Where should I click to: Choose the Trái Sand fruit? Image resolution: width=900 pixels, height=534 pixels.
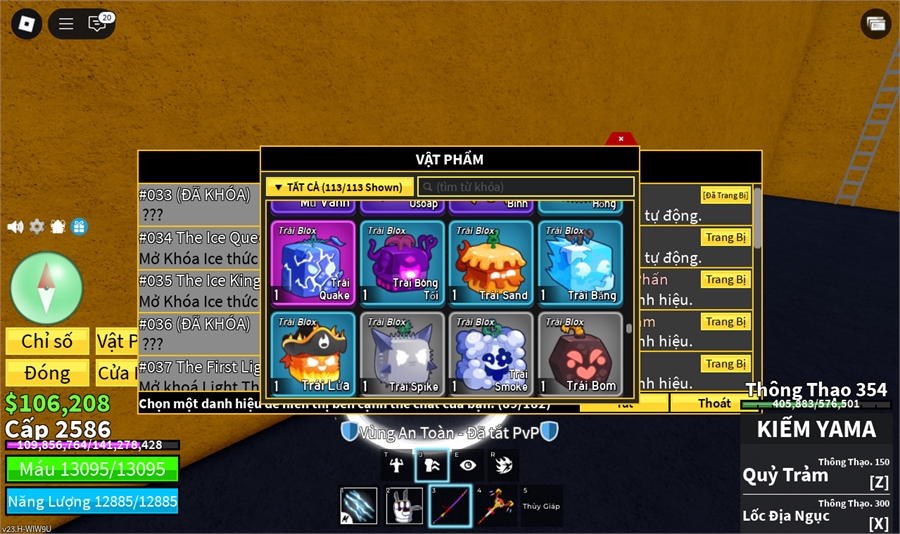click(x=490, y=262)
